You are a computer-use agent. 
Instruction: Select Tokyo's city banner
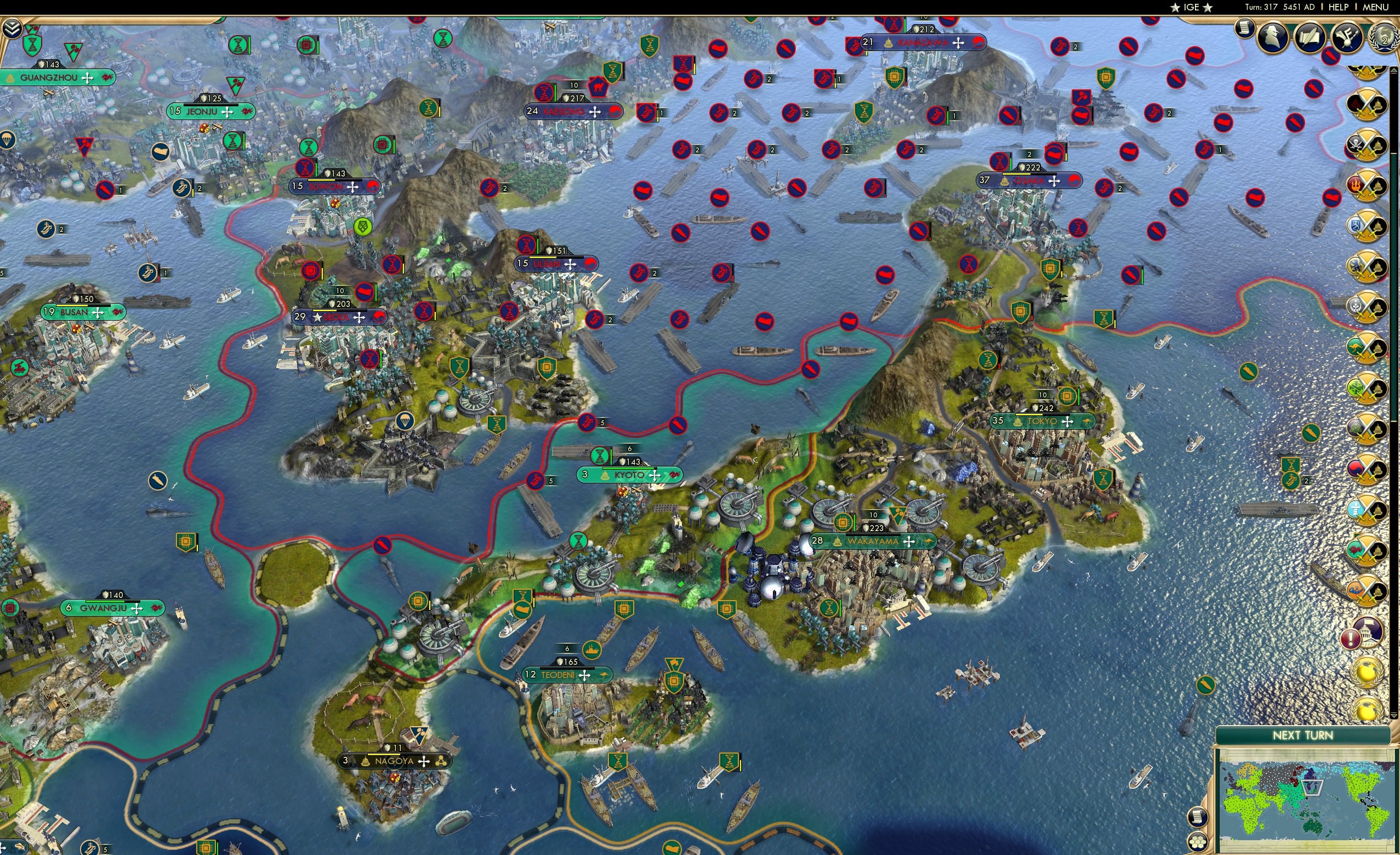(1043, 421)
